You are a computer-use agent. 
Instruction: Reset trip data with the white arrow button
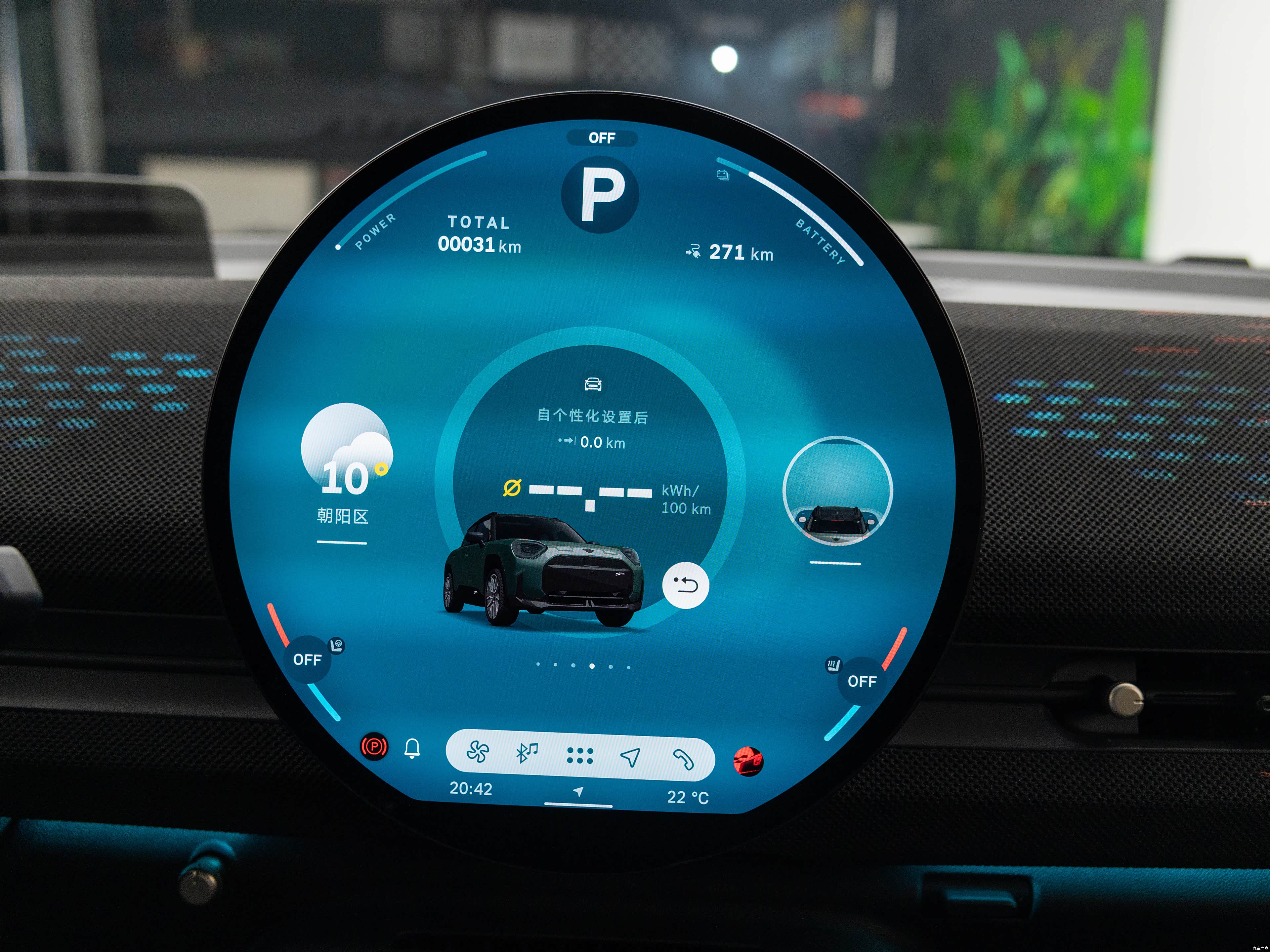point(686,585)
